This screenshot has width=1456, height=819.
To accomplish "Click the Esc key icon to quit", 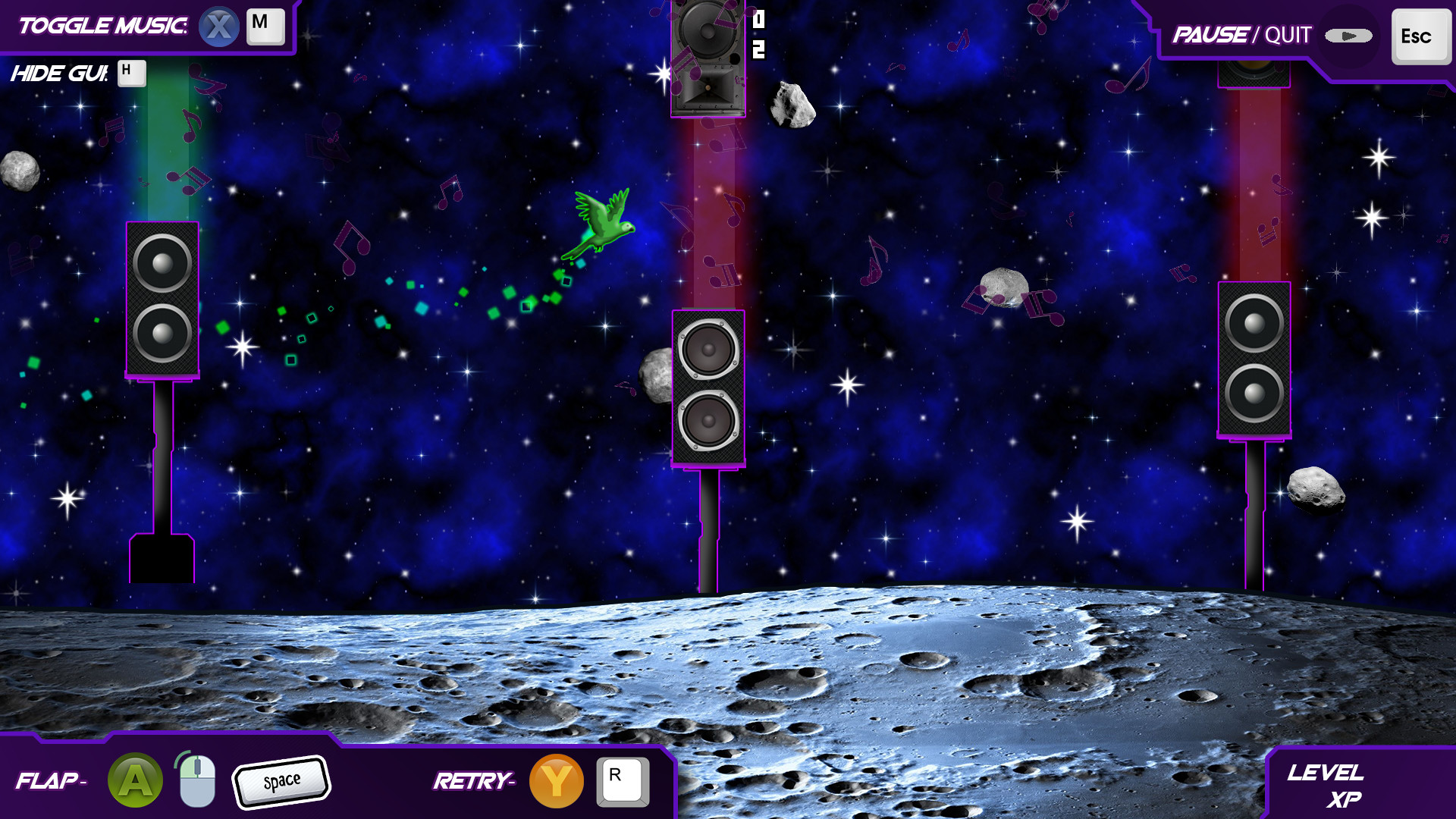I will [x=1421, y=34].
